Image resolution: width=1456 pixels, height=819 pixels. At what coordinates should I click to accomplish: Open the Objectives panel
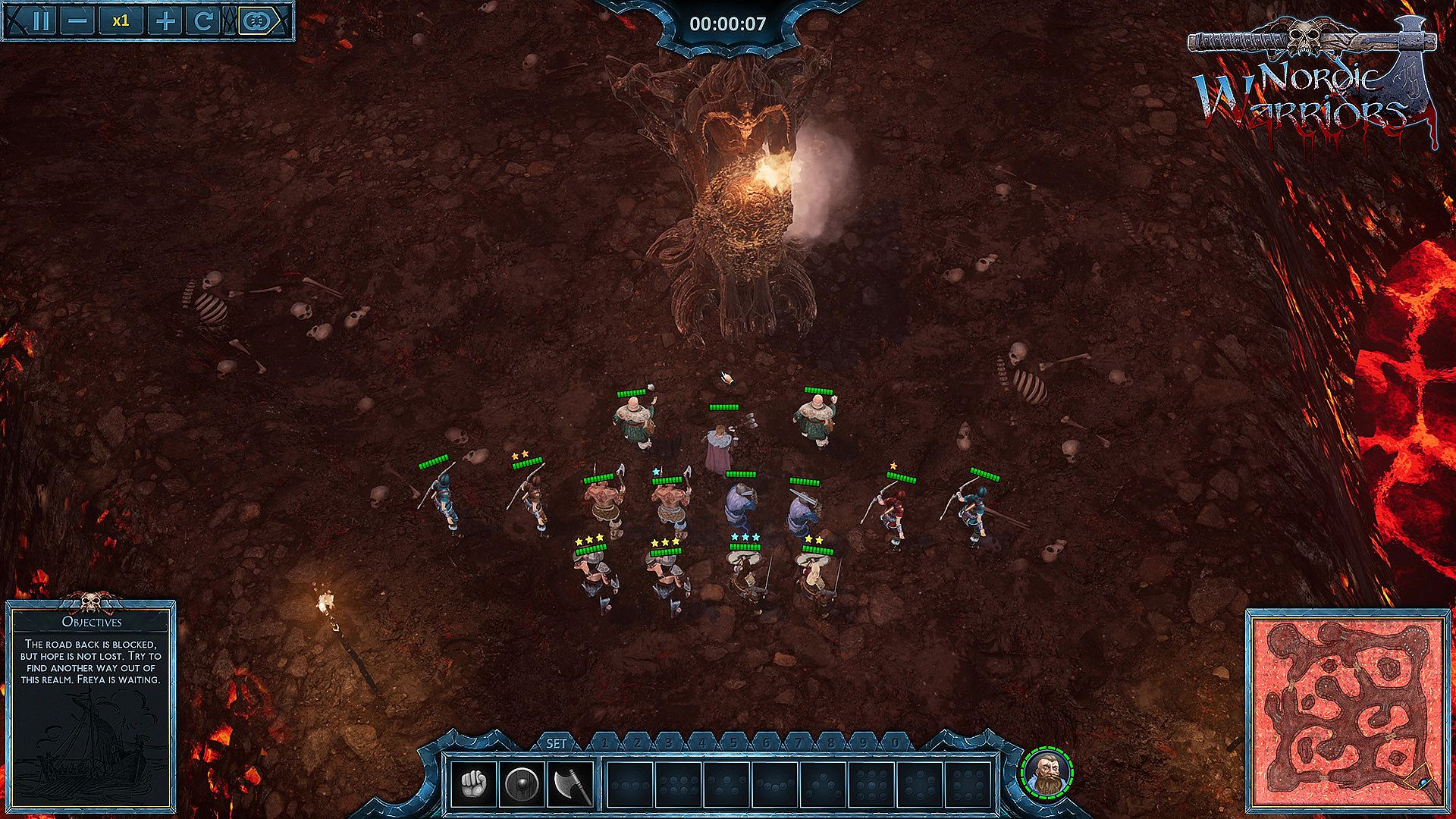coord(92,622)
